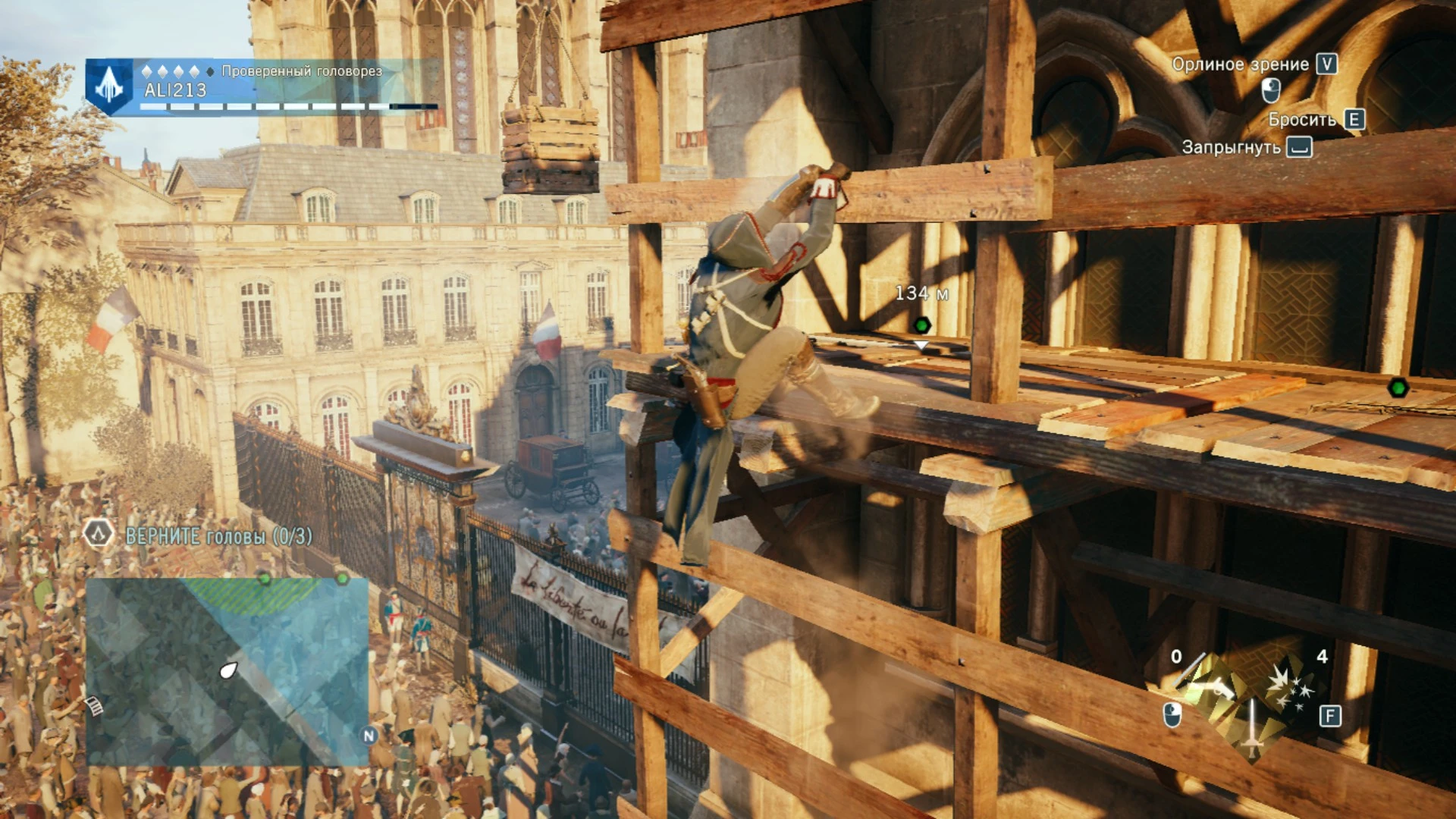Click the white diamond arrow below 134 м

click(x=921, y=345)
